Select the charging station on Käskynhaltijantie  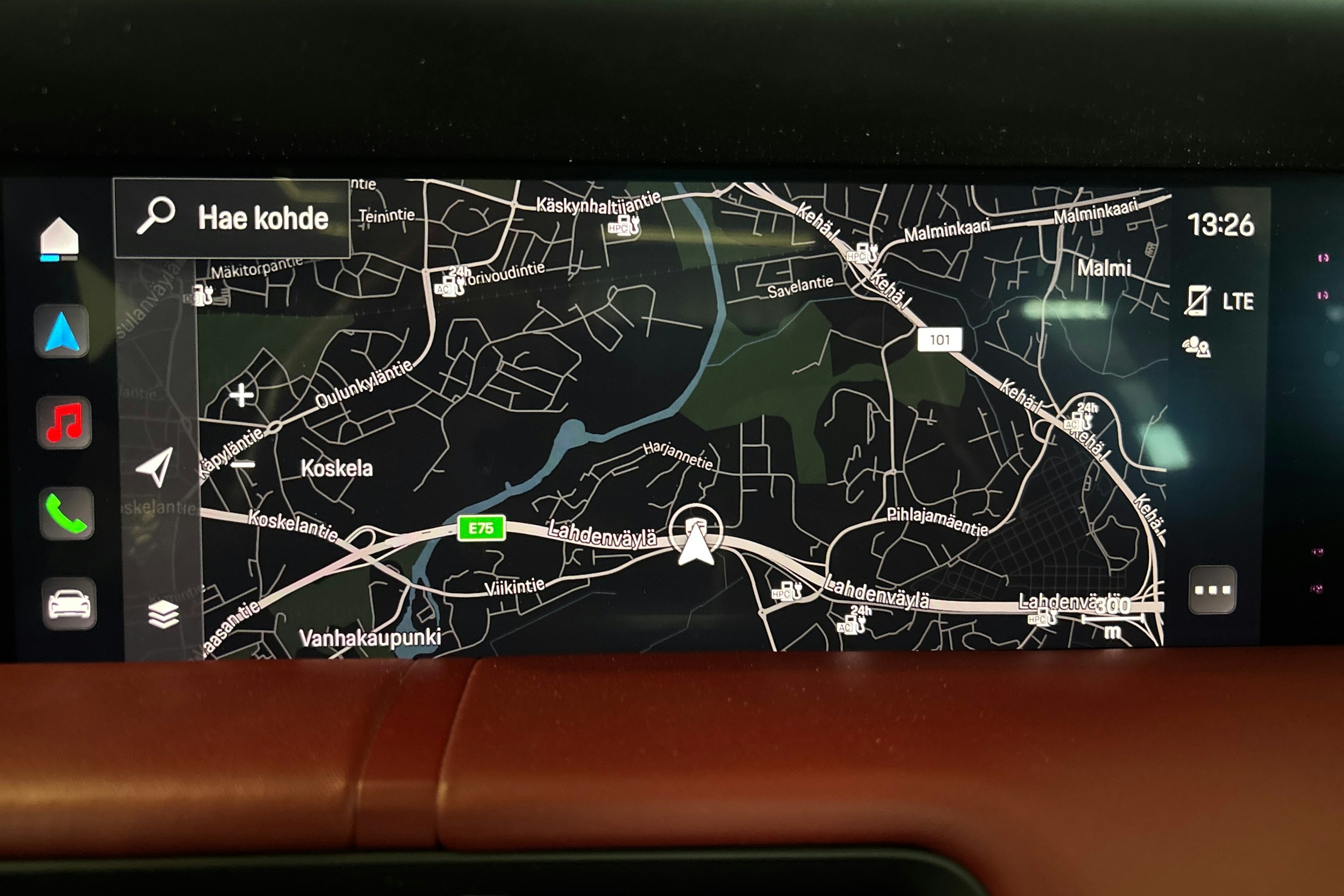click(624, 226)
